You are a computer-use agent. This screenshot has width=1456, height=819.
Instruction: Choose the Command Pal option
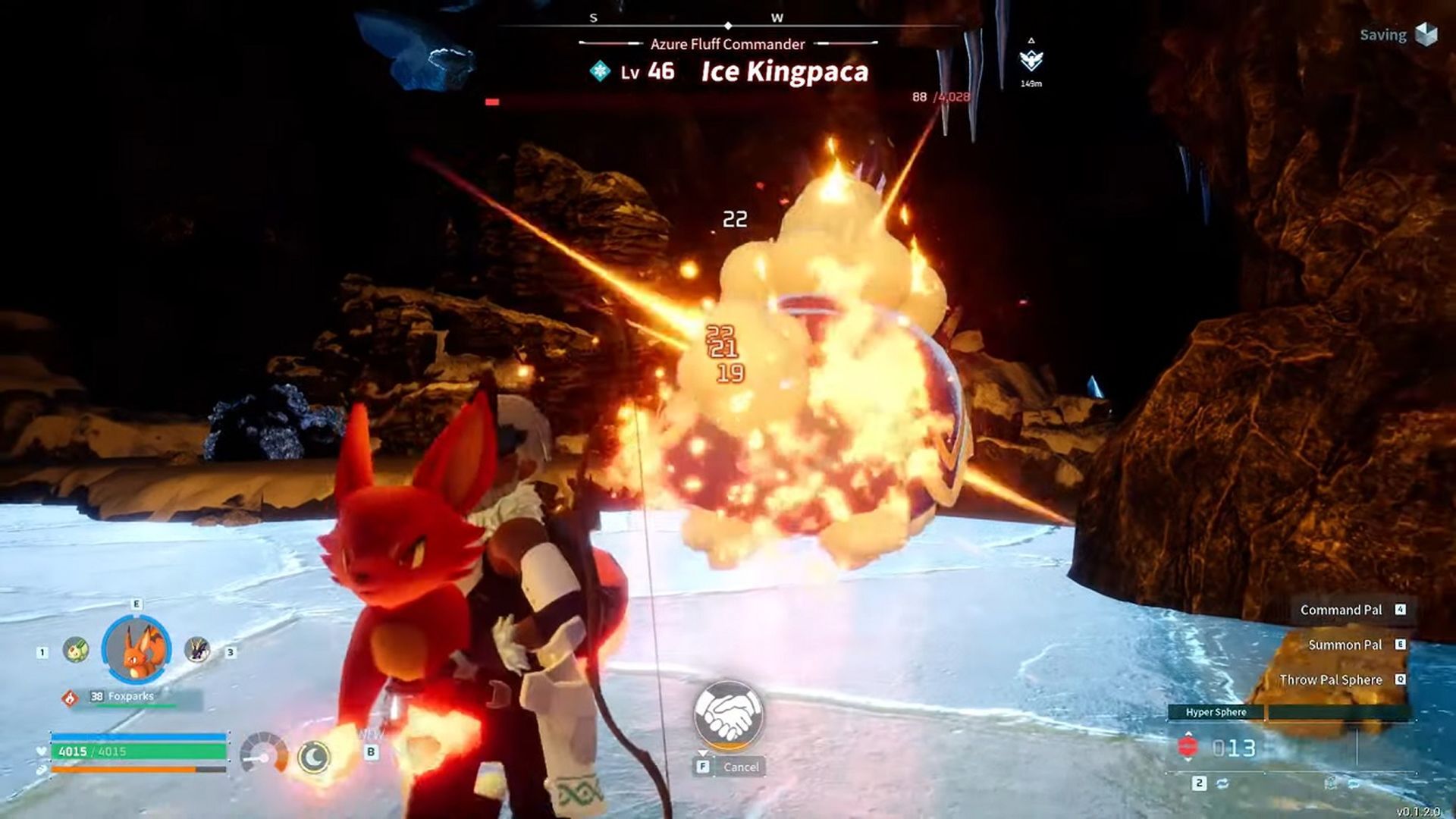coord(1341,610)
